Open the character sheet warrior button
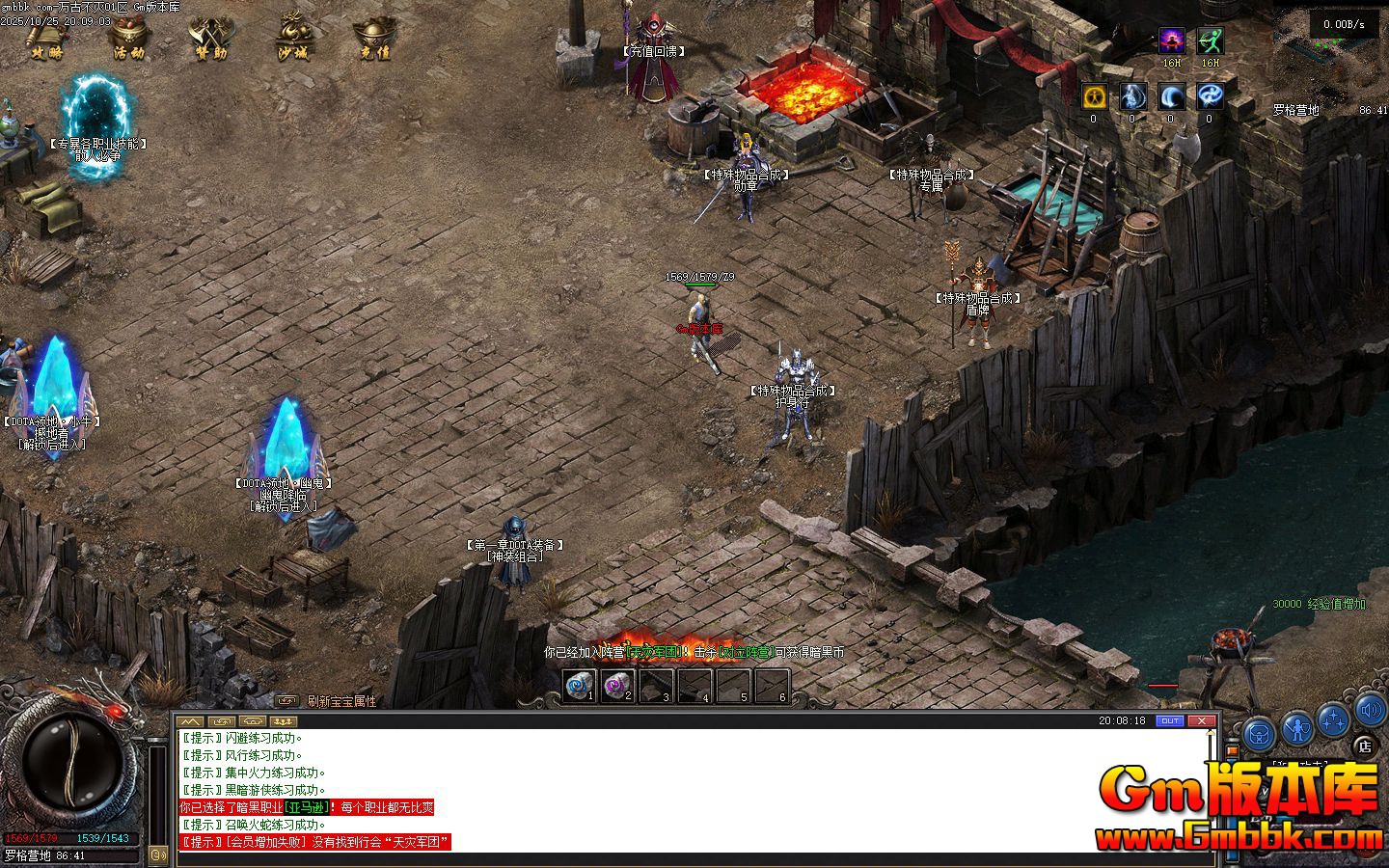The height and width of the screenshot is (868, 1389). point(1297,728)
